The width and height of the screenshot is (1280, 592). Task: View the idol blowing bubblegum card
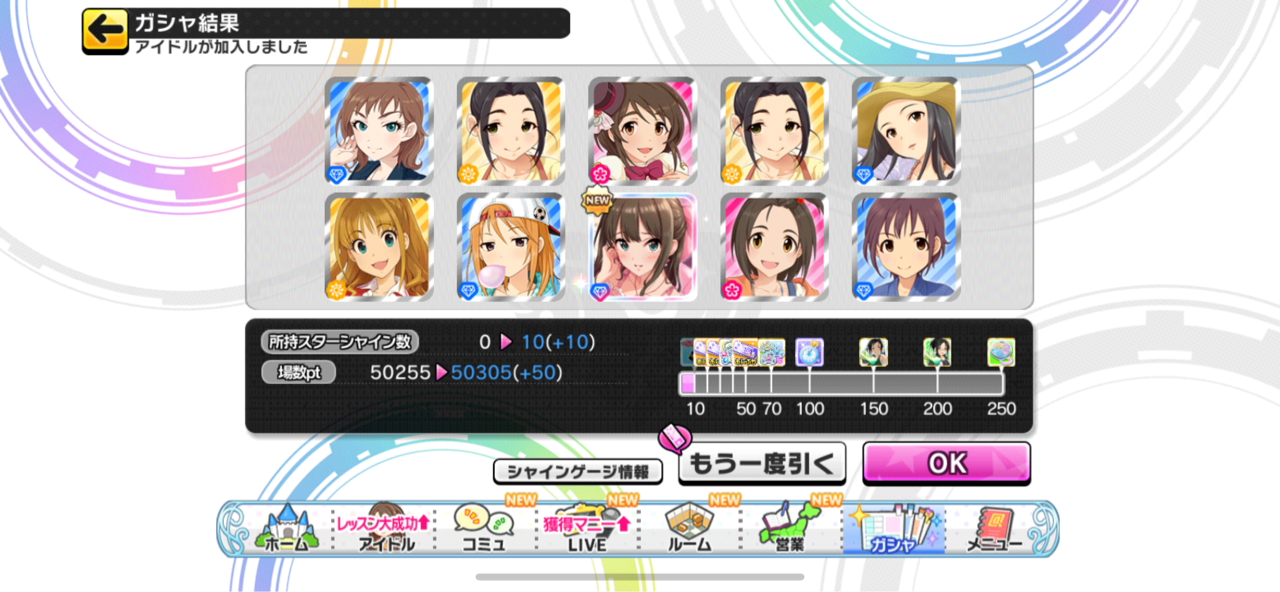[x=510, y=247]
